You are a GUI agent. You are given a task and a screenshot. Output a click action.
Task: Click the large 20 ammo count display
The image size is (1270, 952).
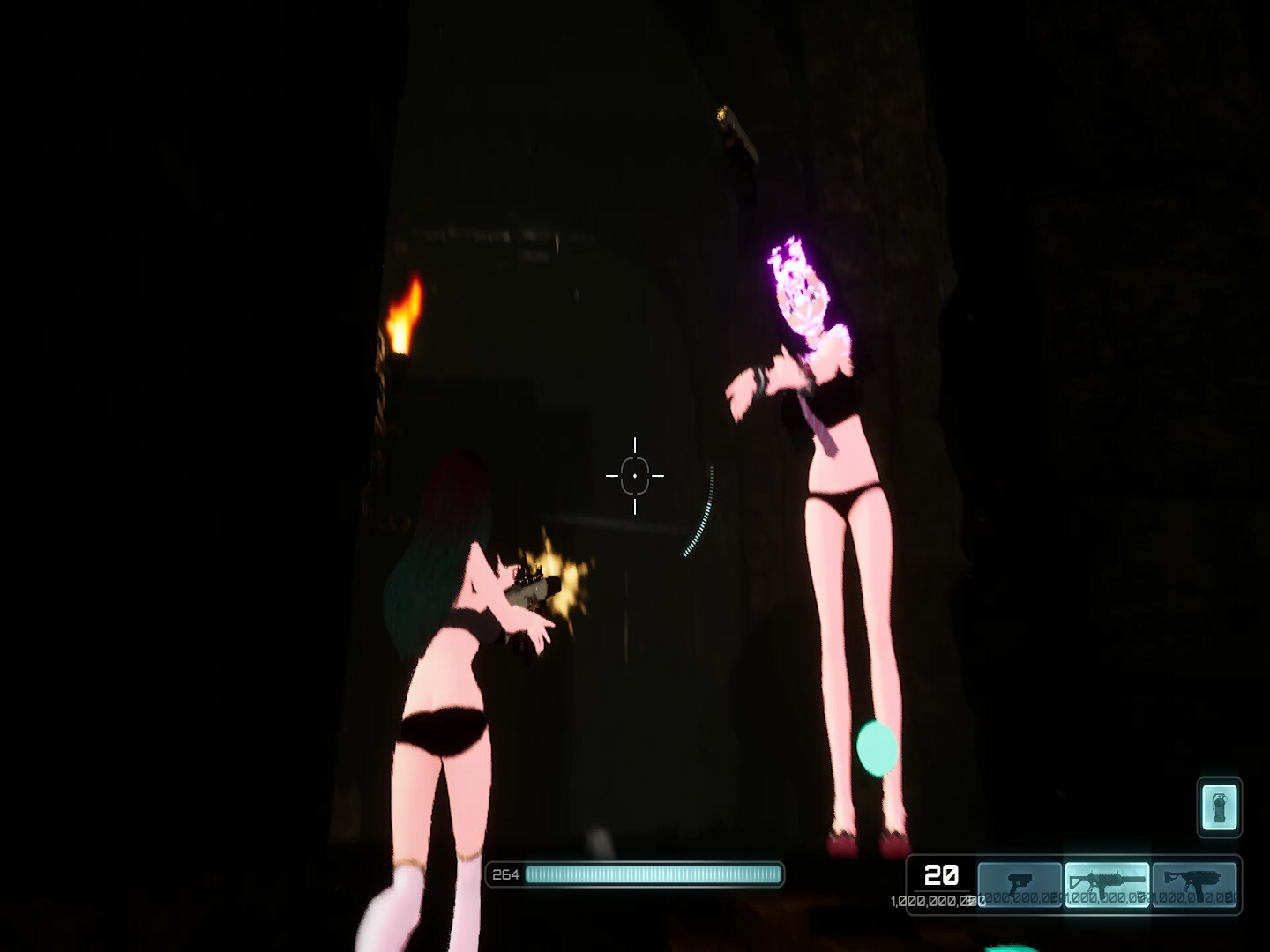coord(940,877)
